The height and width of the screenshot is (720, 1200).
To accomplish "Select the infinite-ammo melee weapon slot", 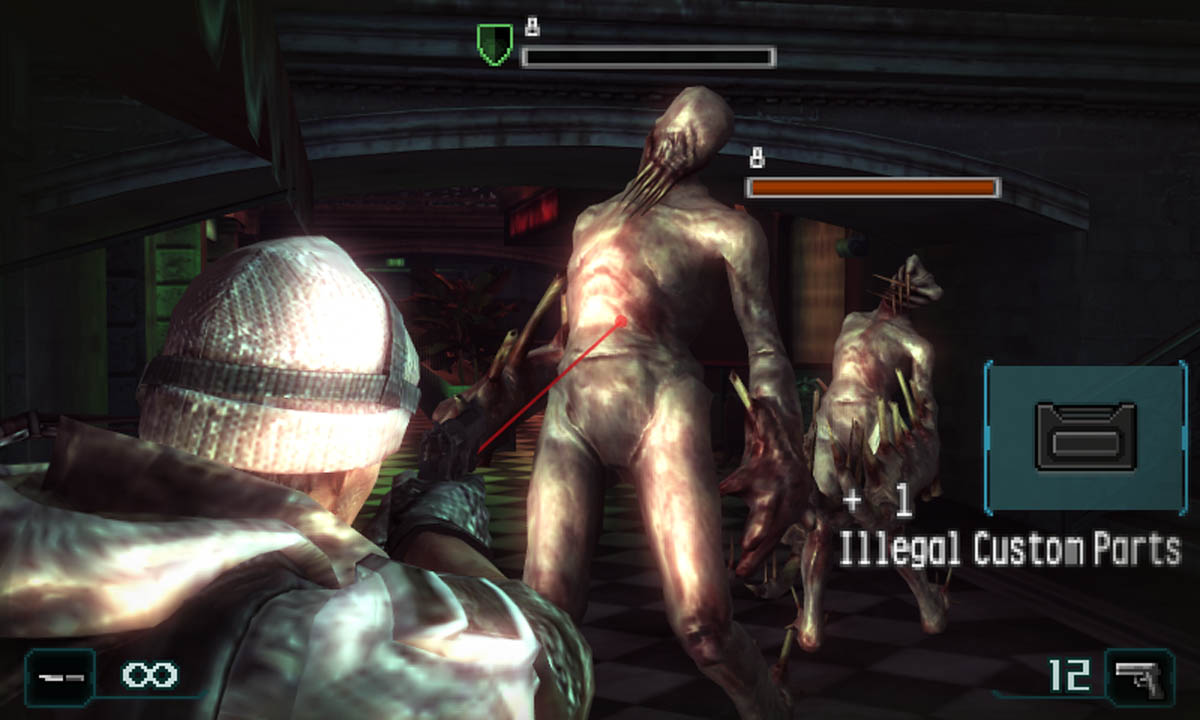I will click(60, 676).
